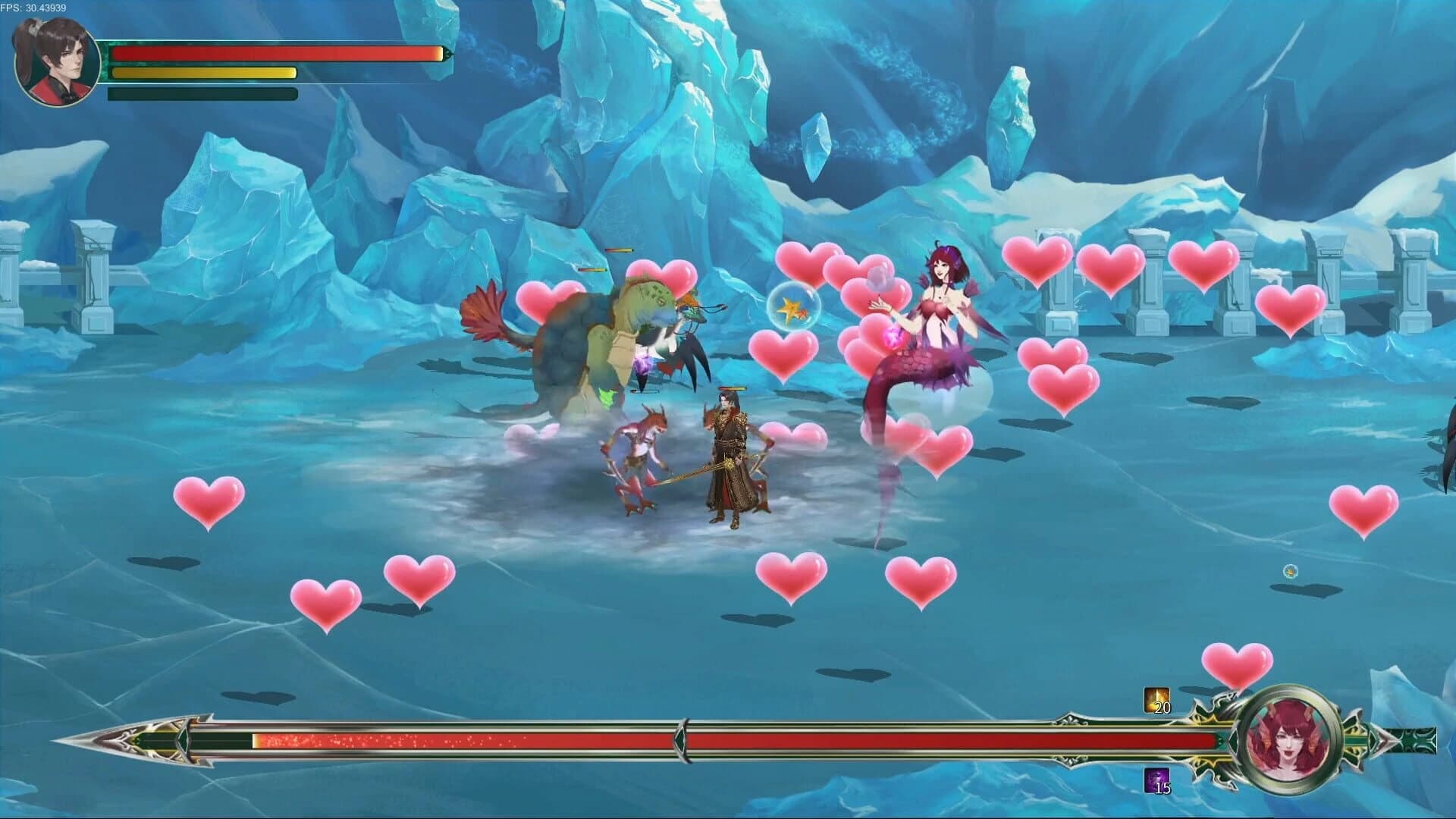Click the yellow mana bar in the player HUD
1456x819 pixels.
point(201,73)
